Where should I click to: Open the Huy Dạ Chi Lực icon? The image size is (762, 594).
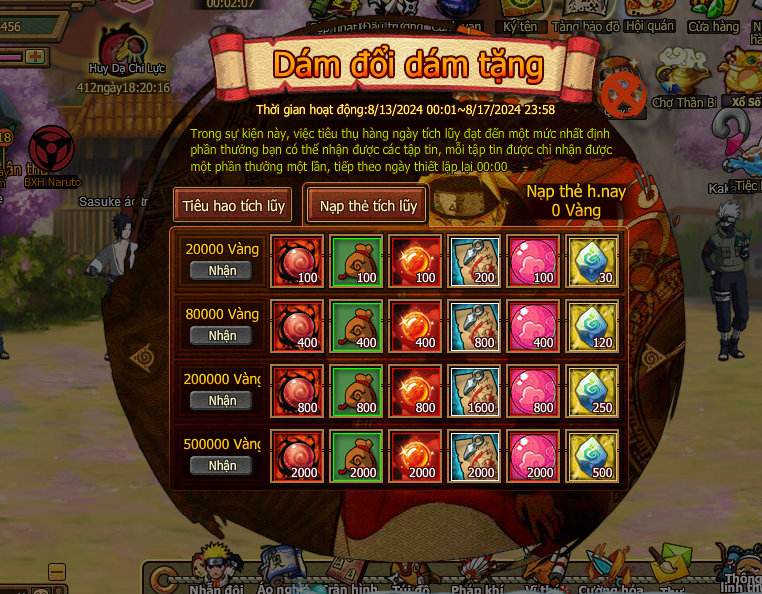pos(126,50)
